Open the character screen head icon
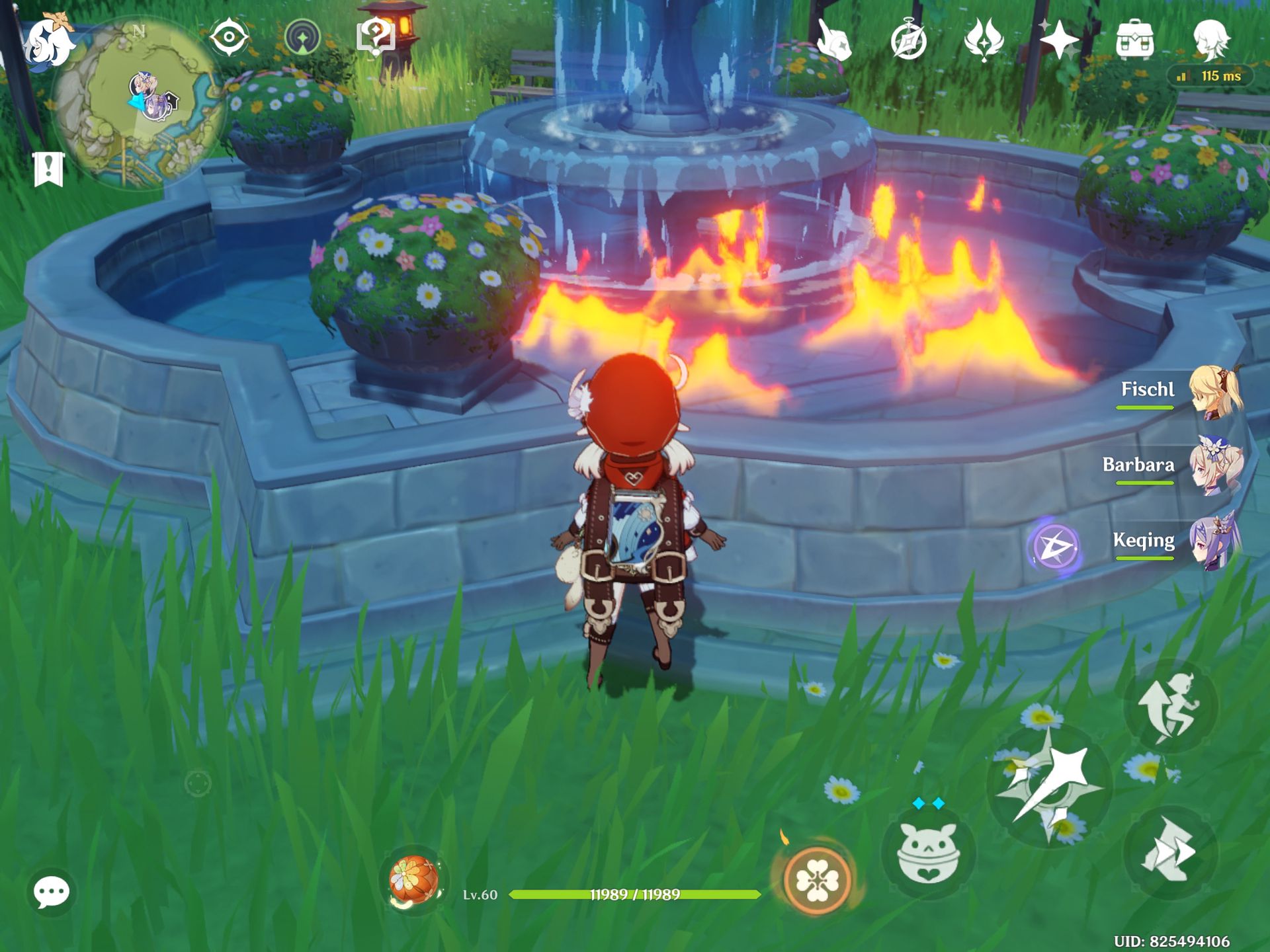 [1211, 38]
